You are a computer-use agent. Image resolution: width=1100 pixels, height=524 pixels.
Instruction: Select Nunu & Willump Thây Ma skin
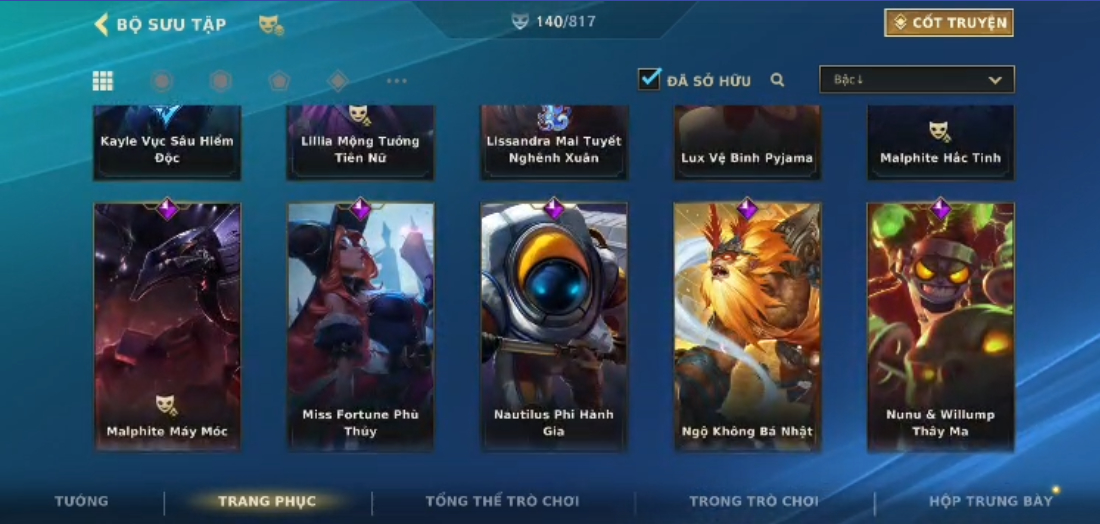click(x=940, y=326)
